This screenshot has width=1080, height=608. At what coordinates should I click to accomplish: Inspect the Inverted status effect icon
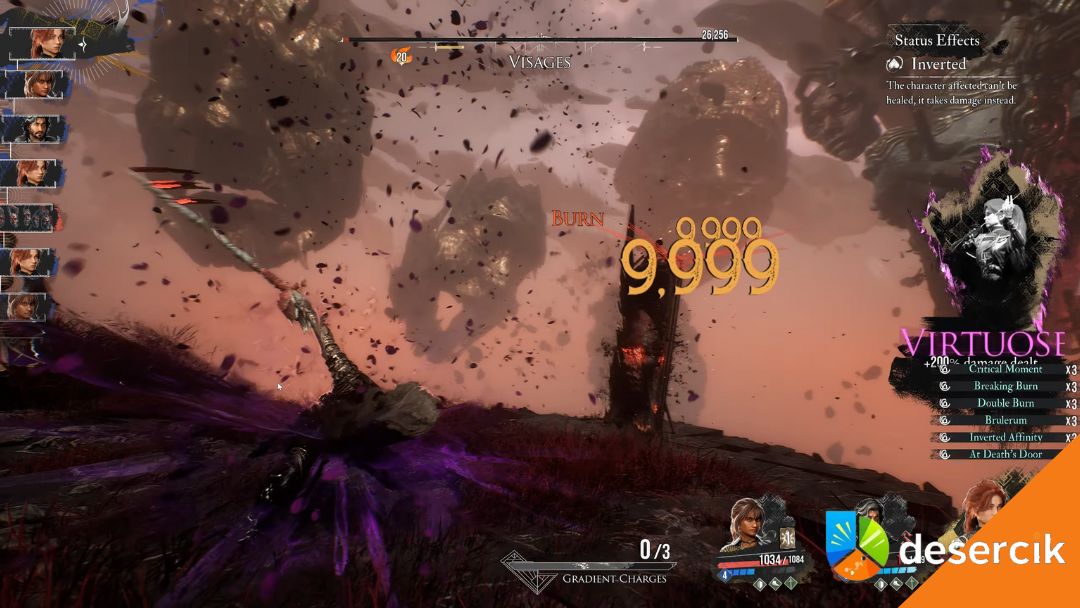coord(896,63)
